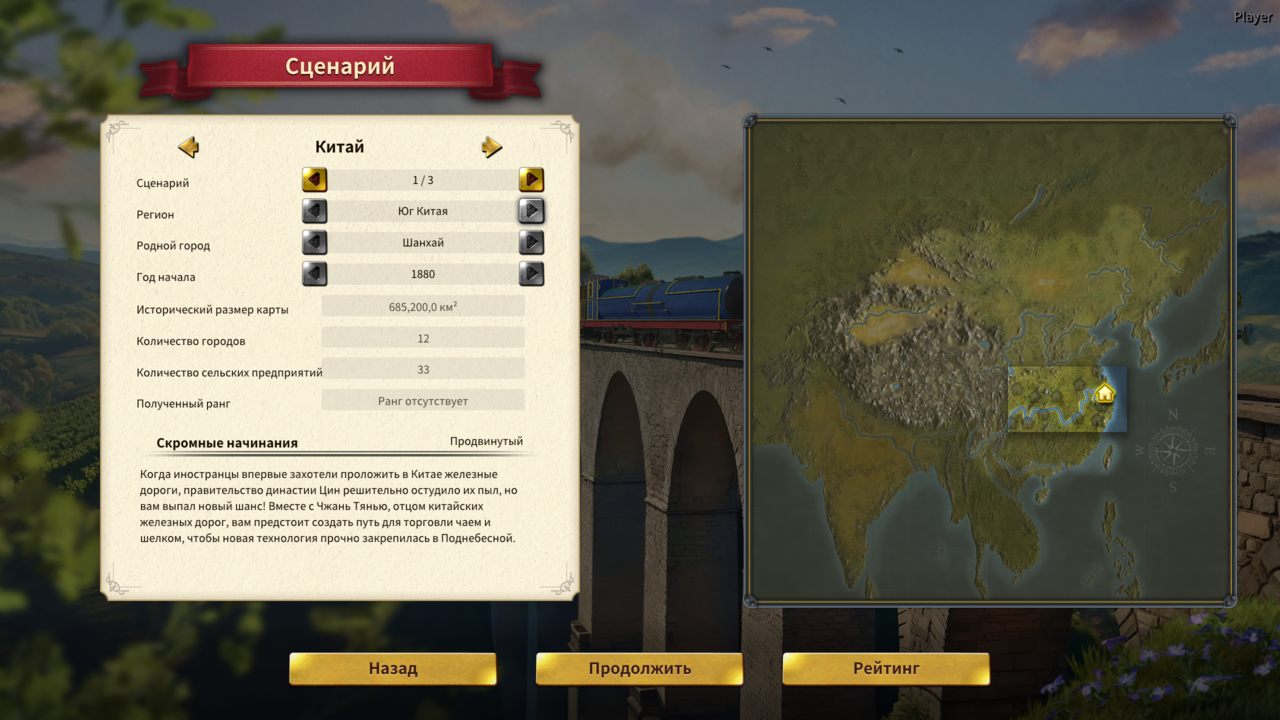Click the home city marker on map
This screenshot has height=720, width=1280.
click(x=1104, y=393)
